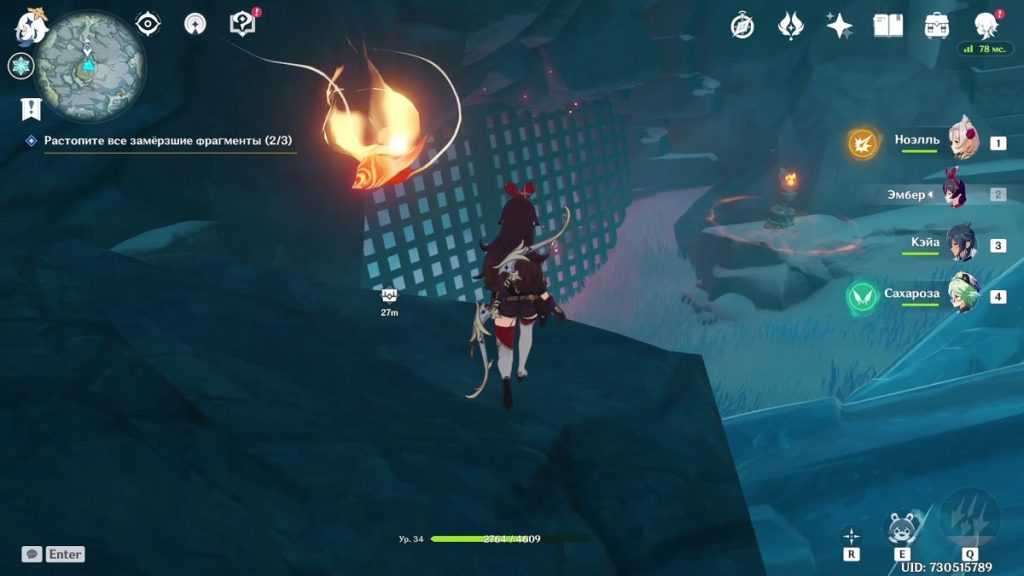Open the Paimon main menu
This screenshot has height=576, width=1024.
coord(31,26)
